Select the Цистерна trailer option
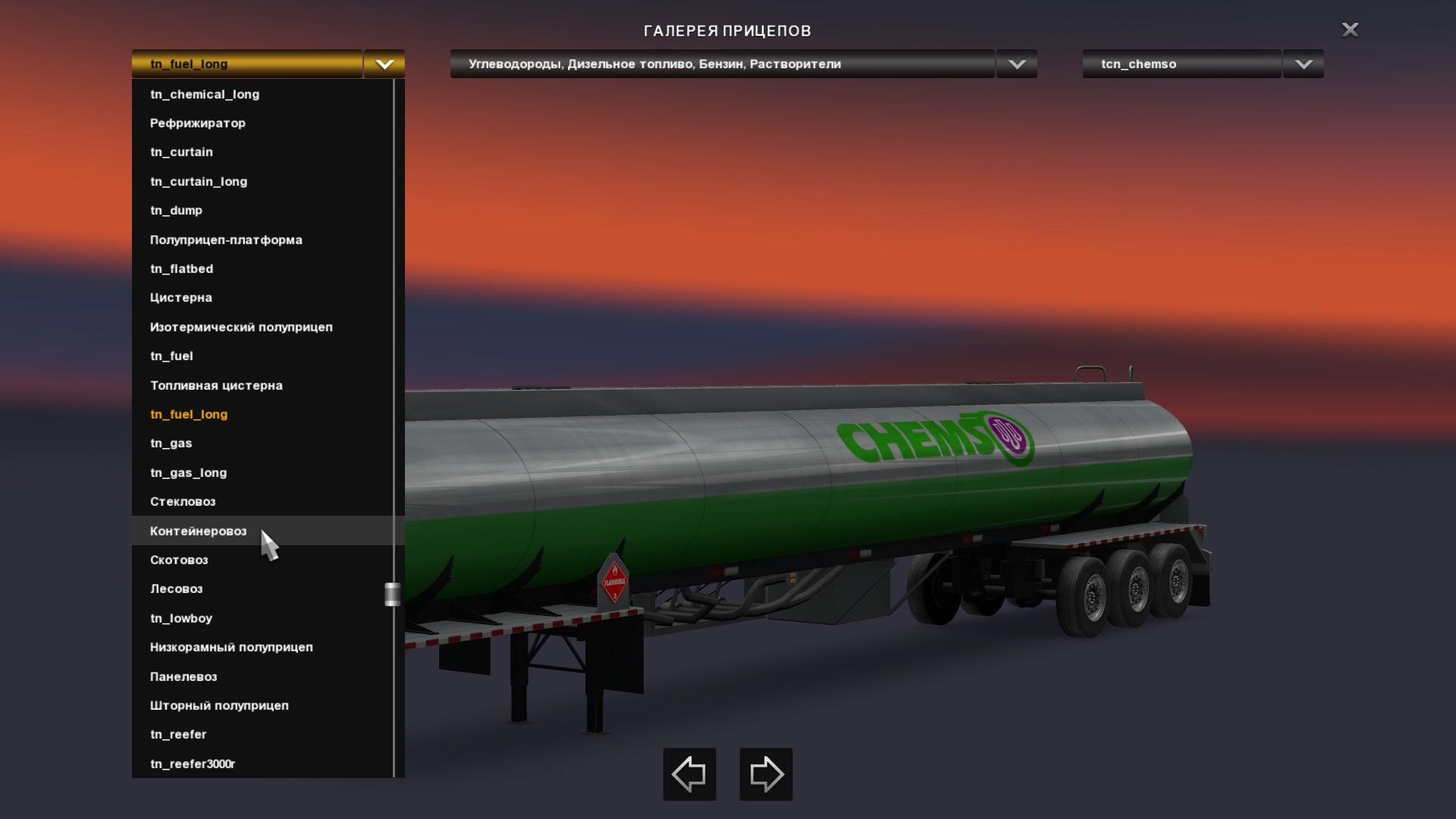The image size is (1456, 819). (x=181, y=297)
